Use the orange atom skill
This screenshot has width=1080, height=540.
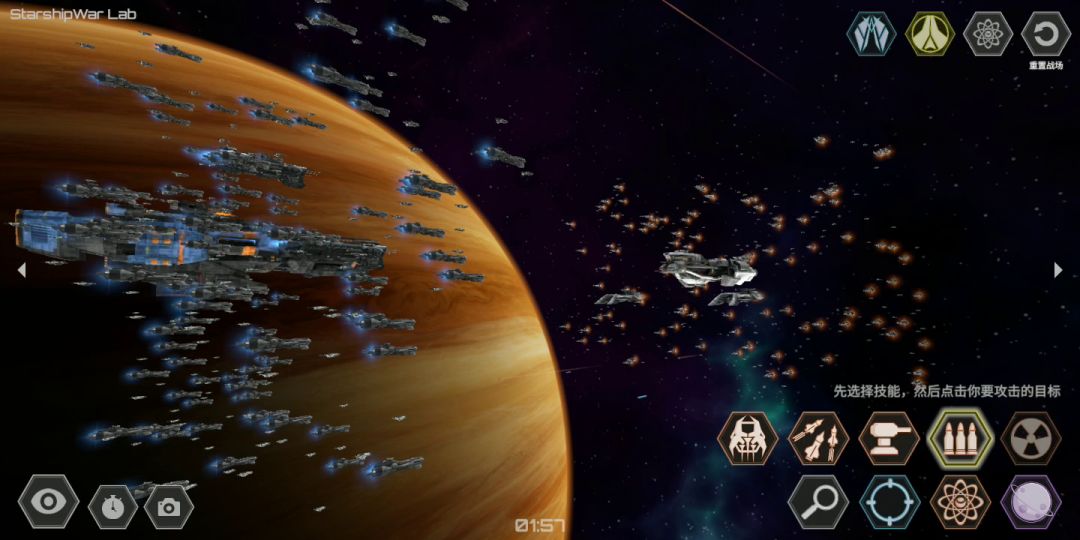(x=960, y=501)
